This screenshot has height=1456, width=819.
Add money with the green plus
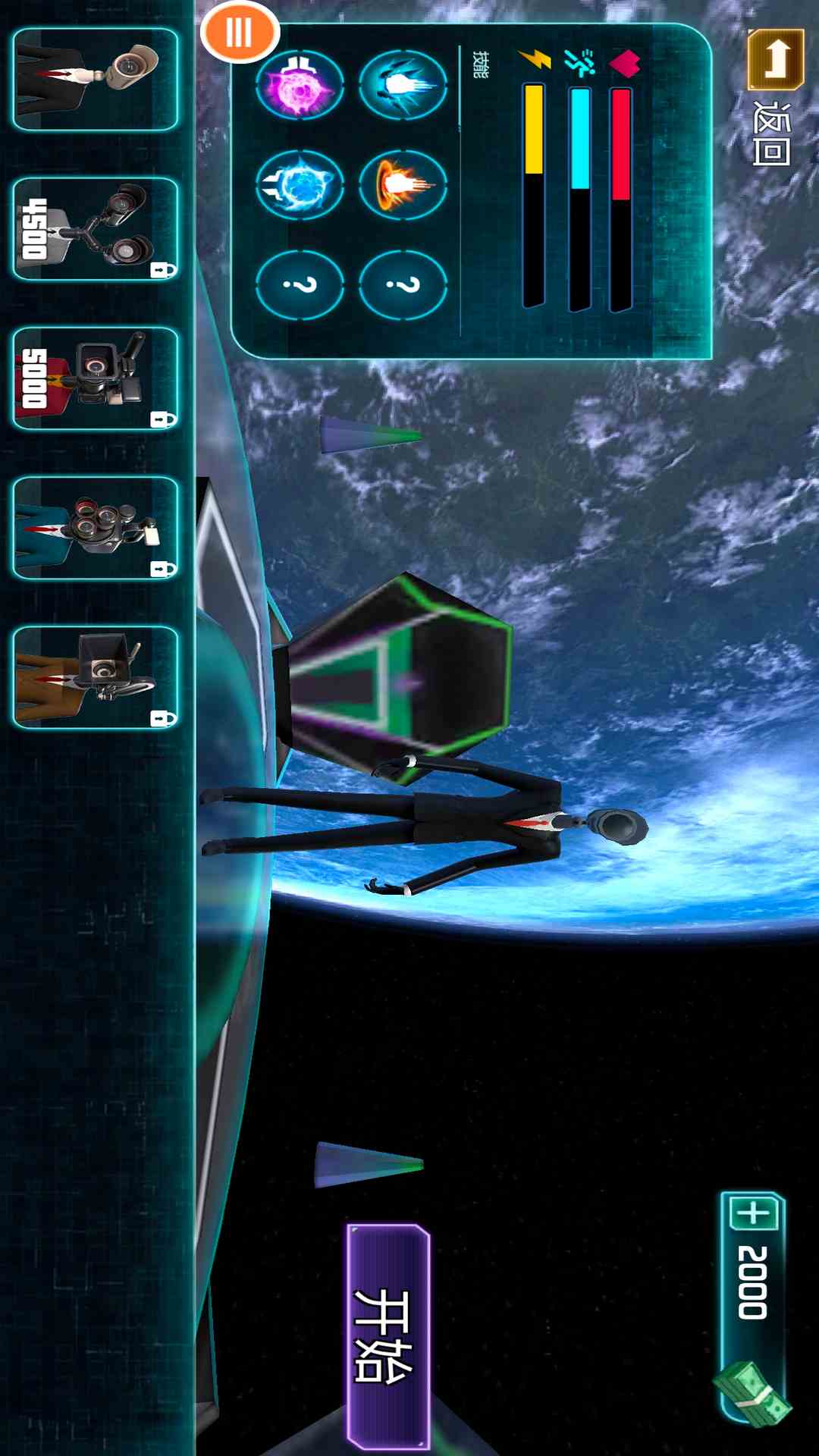[754, 1213]
